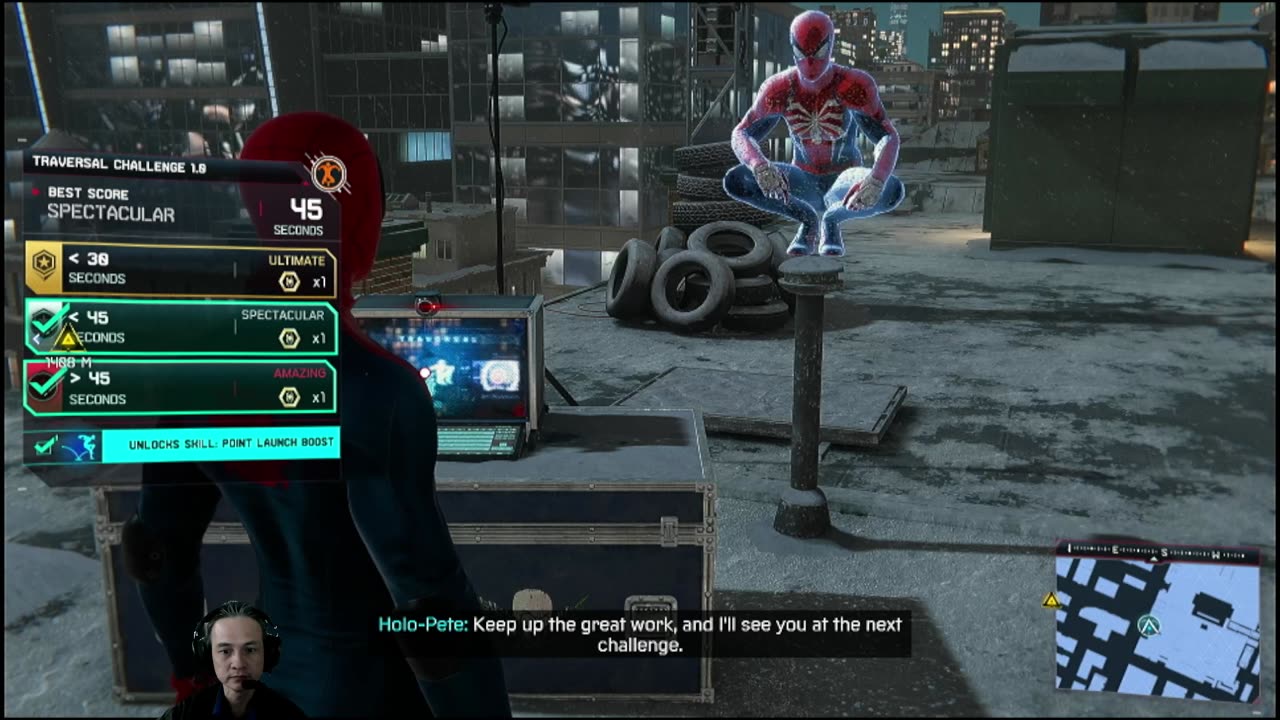
Task: Click the Point Launch Boost skill unlock banner
Action: pyautogui.click(x=182, y=444)
